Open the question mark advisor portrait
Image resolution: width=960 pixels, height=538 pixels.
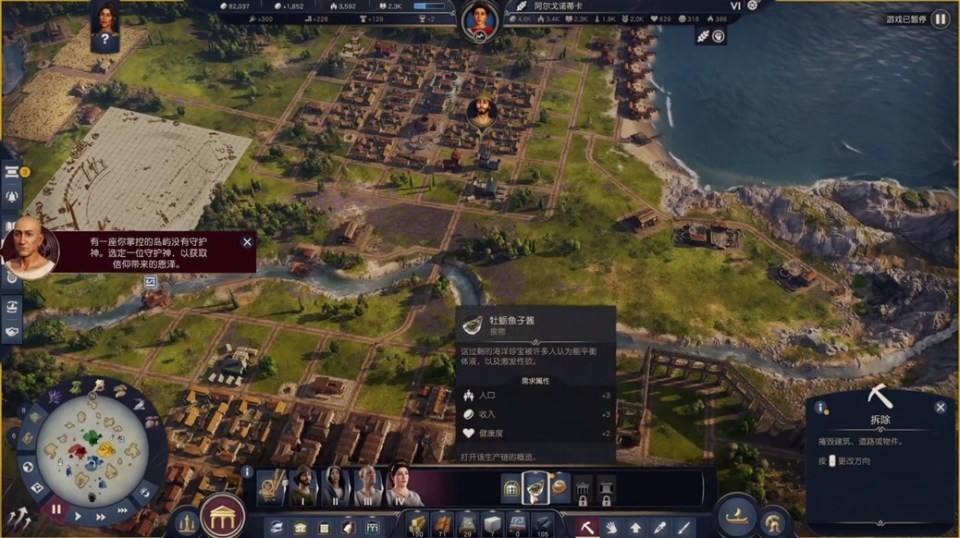[x=105, y=25]
